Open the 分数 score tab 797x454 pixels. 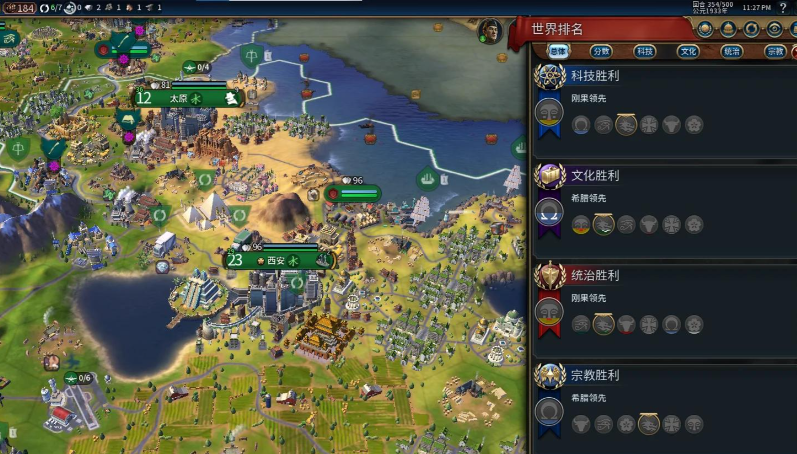(x=601, y=51)
